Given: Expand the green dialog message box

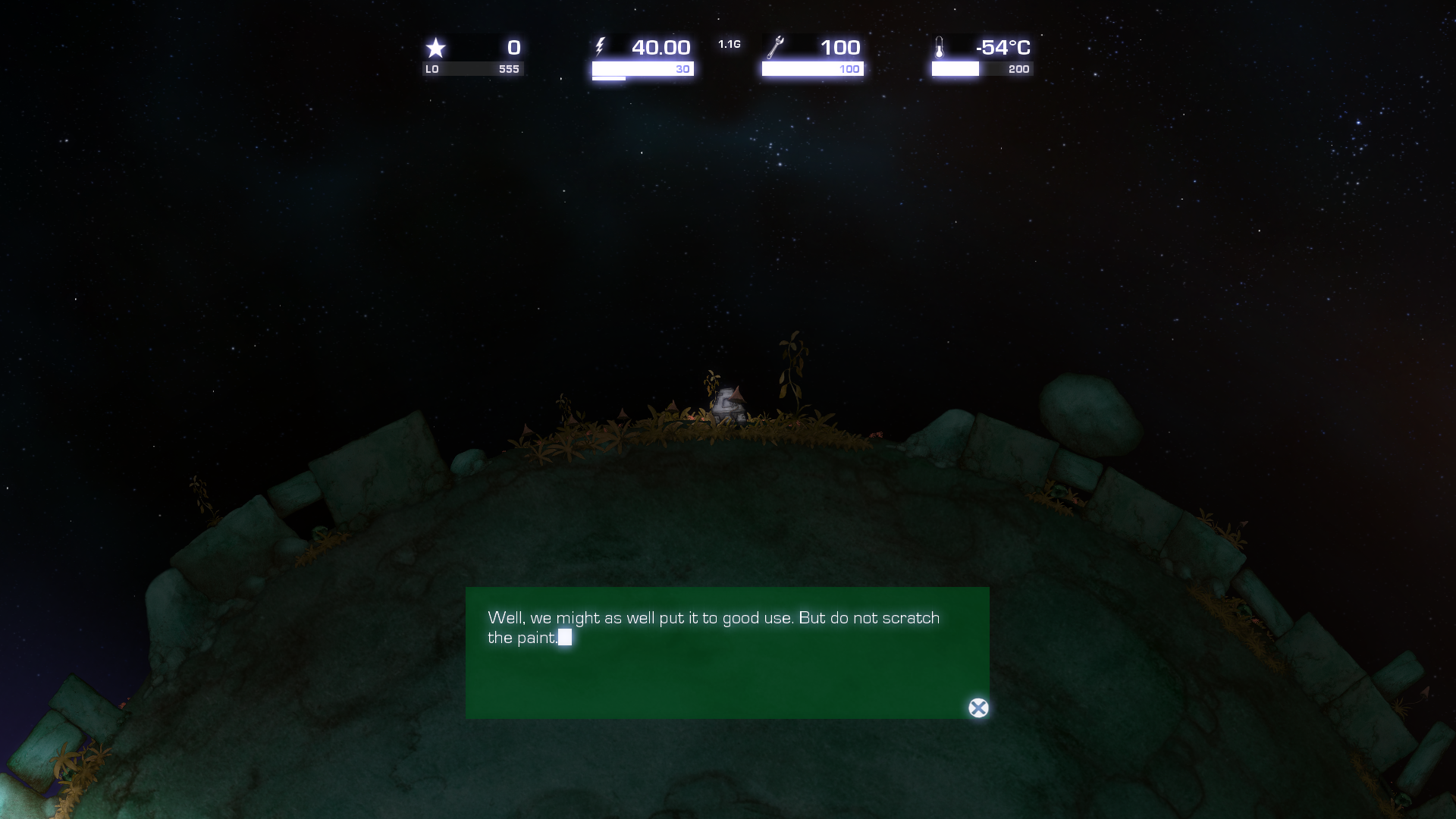Looking at the screenshot, I should (728, 652).
